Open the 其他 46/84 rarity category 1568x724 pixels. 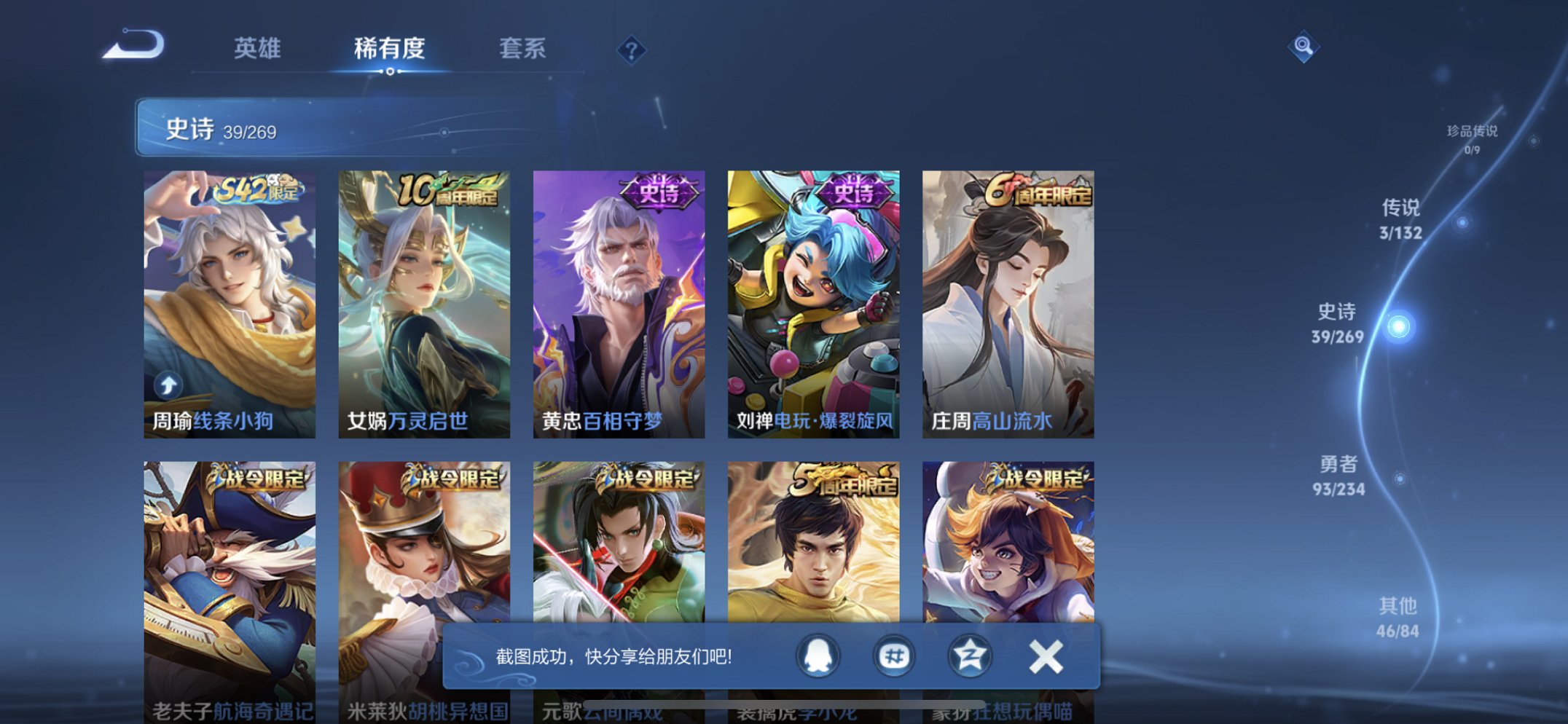(x=1397, y=614)
